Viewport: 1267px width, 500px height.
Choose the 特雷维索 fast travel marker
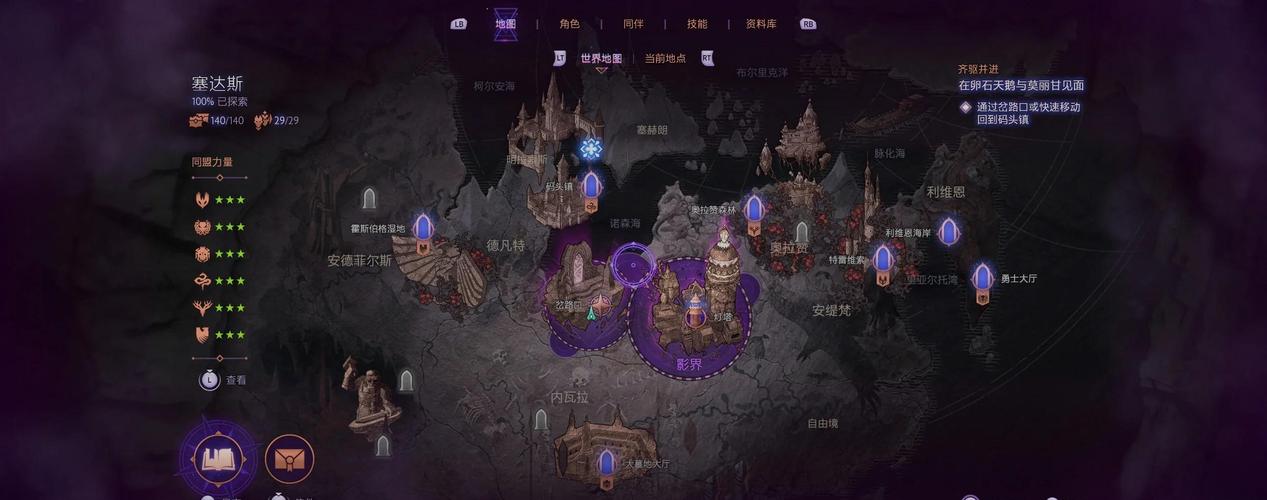882,261
